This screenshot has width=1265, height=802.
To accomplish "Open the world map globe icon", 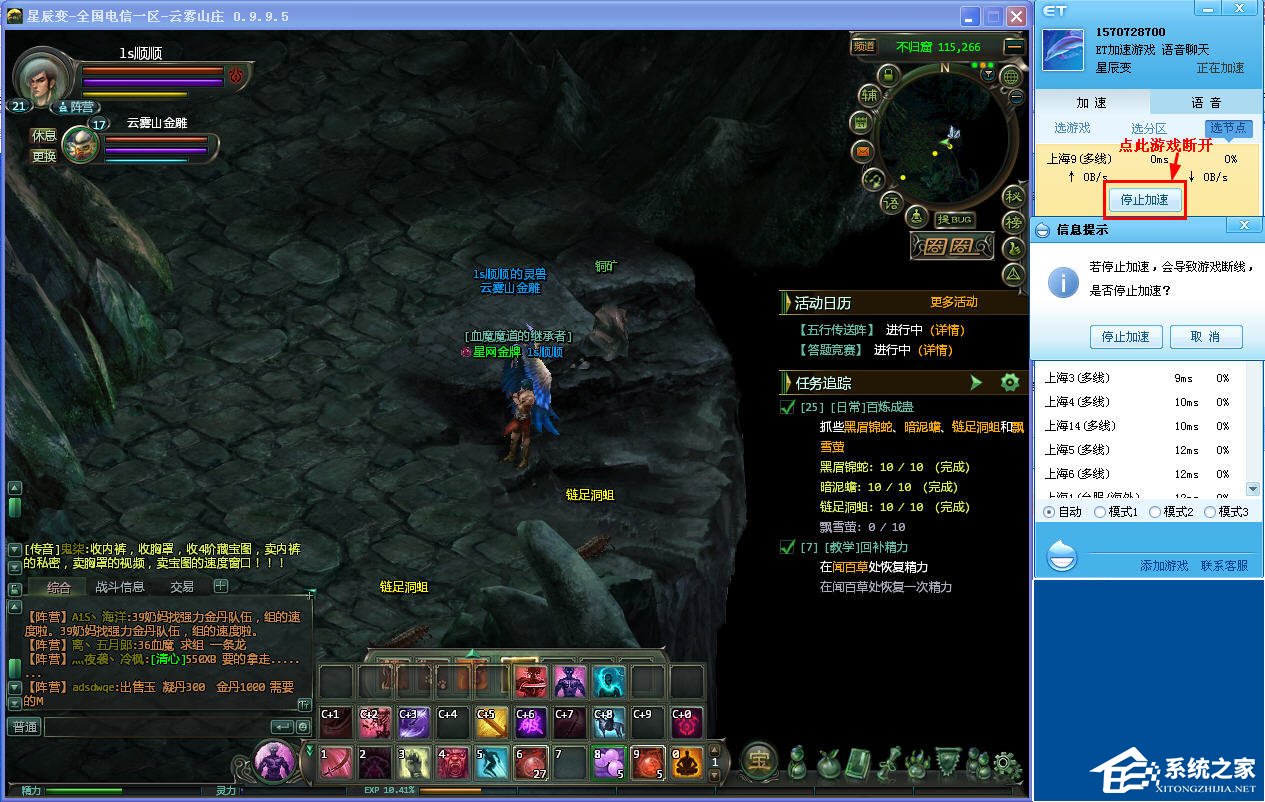I will (1010, 76).
